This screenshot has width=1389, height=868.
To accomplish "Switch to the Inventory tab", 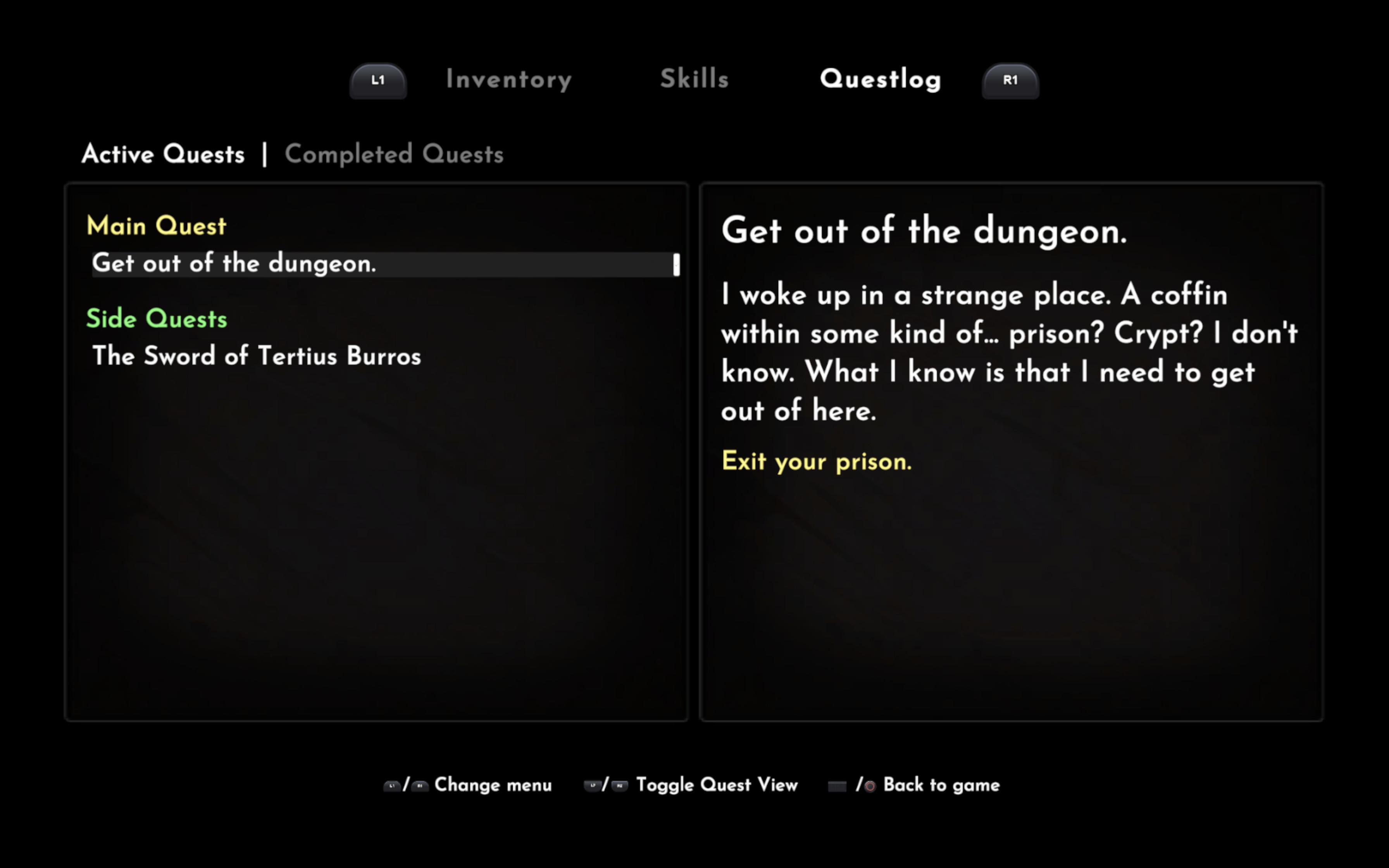I will point(508,79).
